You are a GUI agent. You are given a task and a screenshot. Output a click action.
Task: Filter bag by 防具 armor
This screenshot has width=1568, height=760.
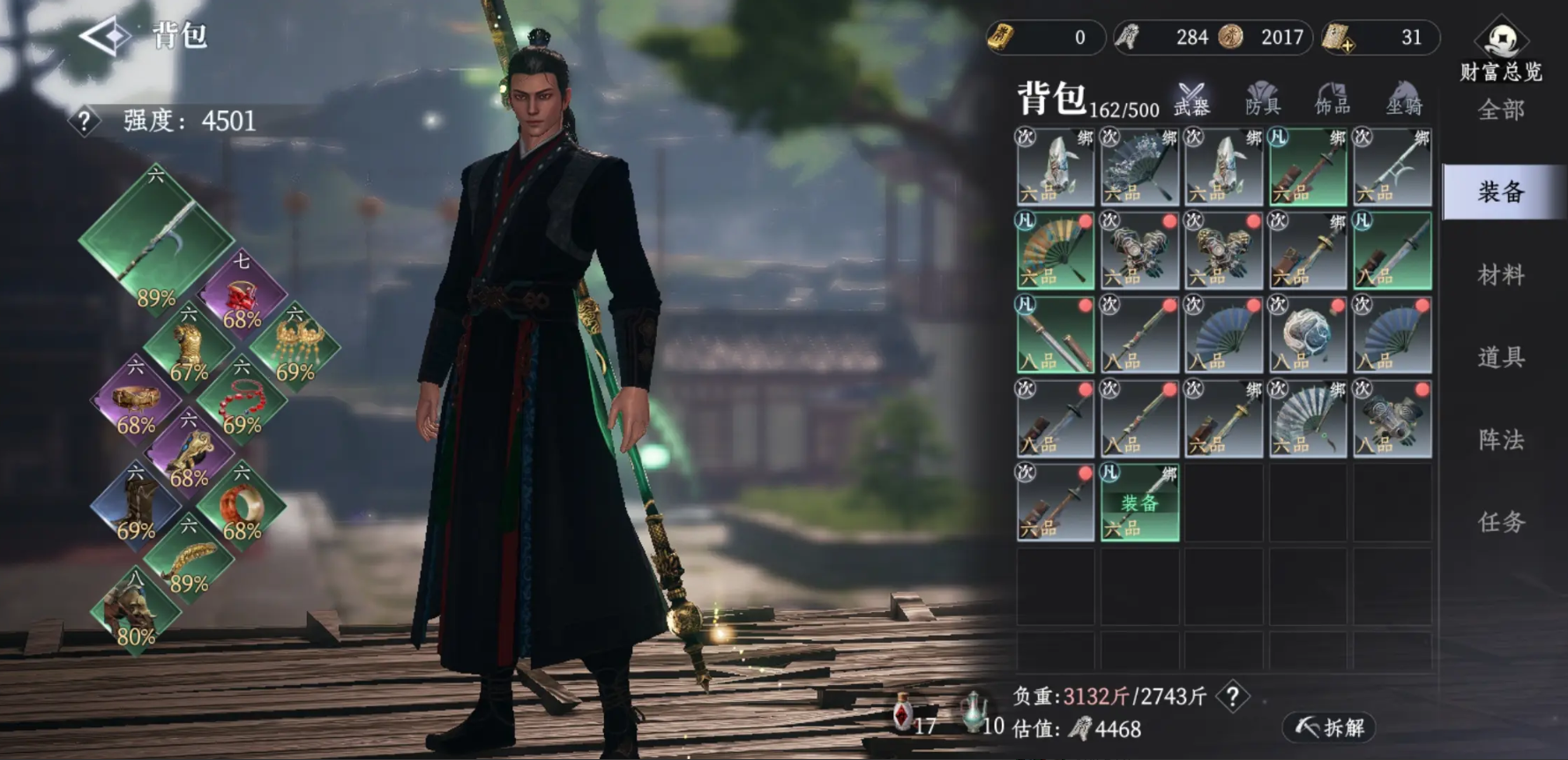point(1262,99)
